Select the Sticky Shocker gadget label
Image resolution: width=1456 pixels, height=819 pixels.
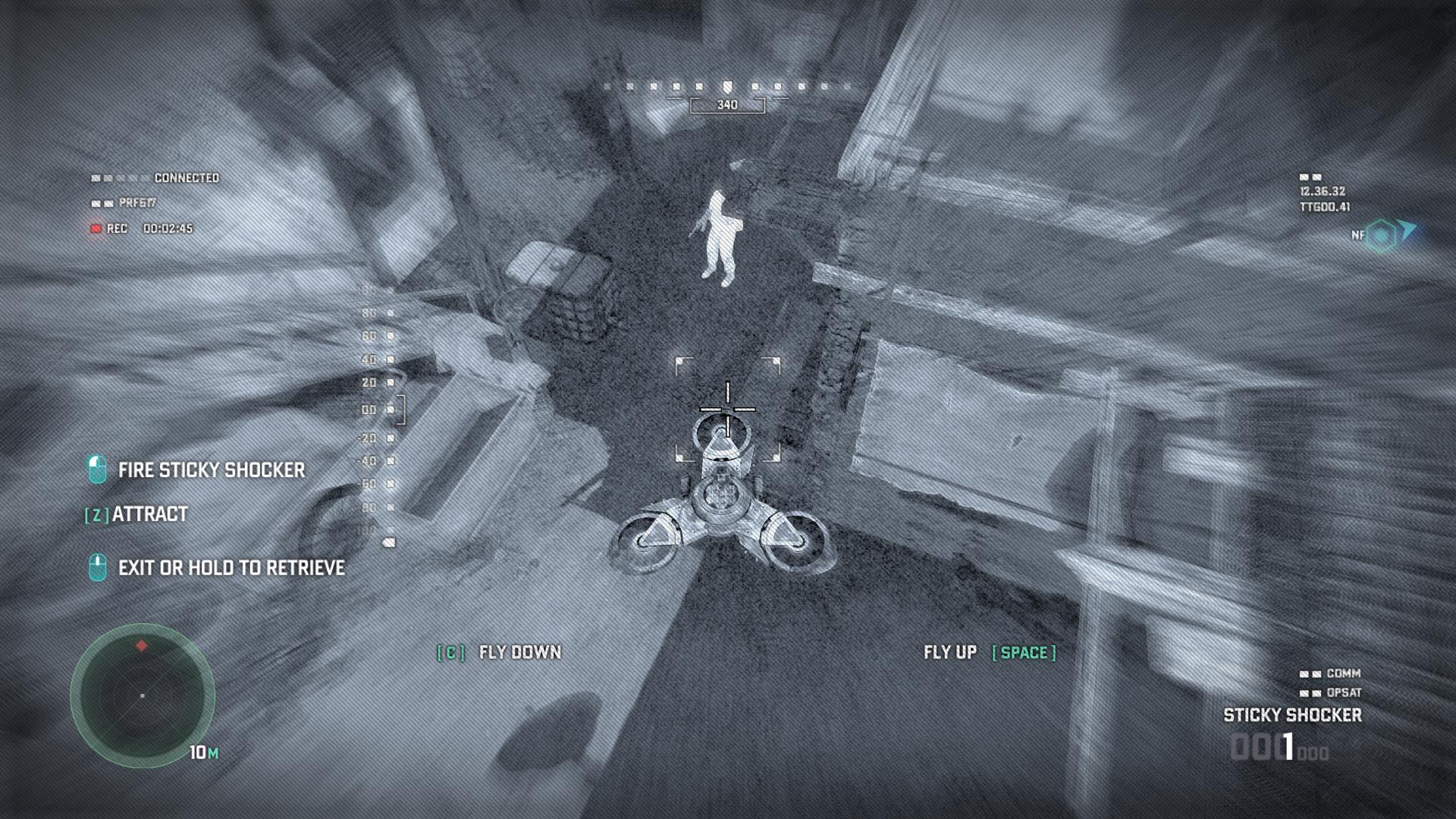pyautogui.click(x=1292, y=715)
